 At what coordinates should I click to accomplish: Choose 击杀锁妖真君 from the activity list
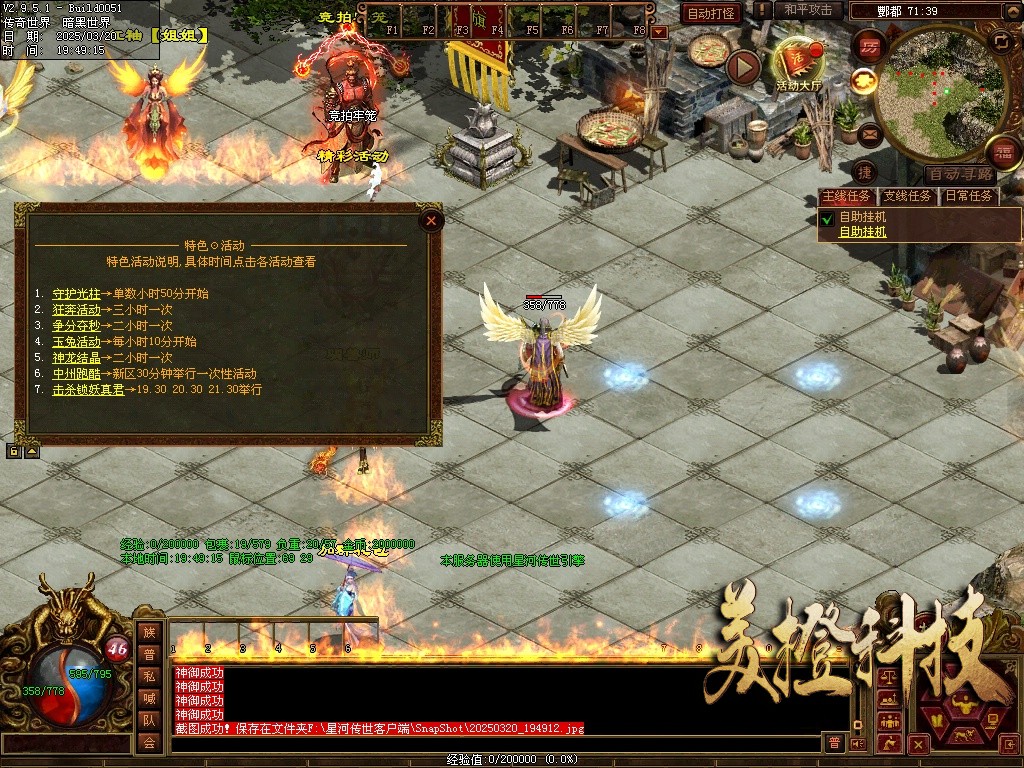(x=88, y=390)
